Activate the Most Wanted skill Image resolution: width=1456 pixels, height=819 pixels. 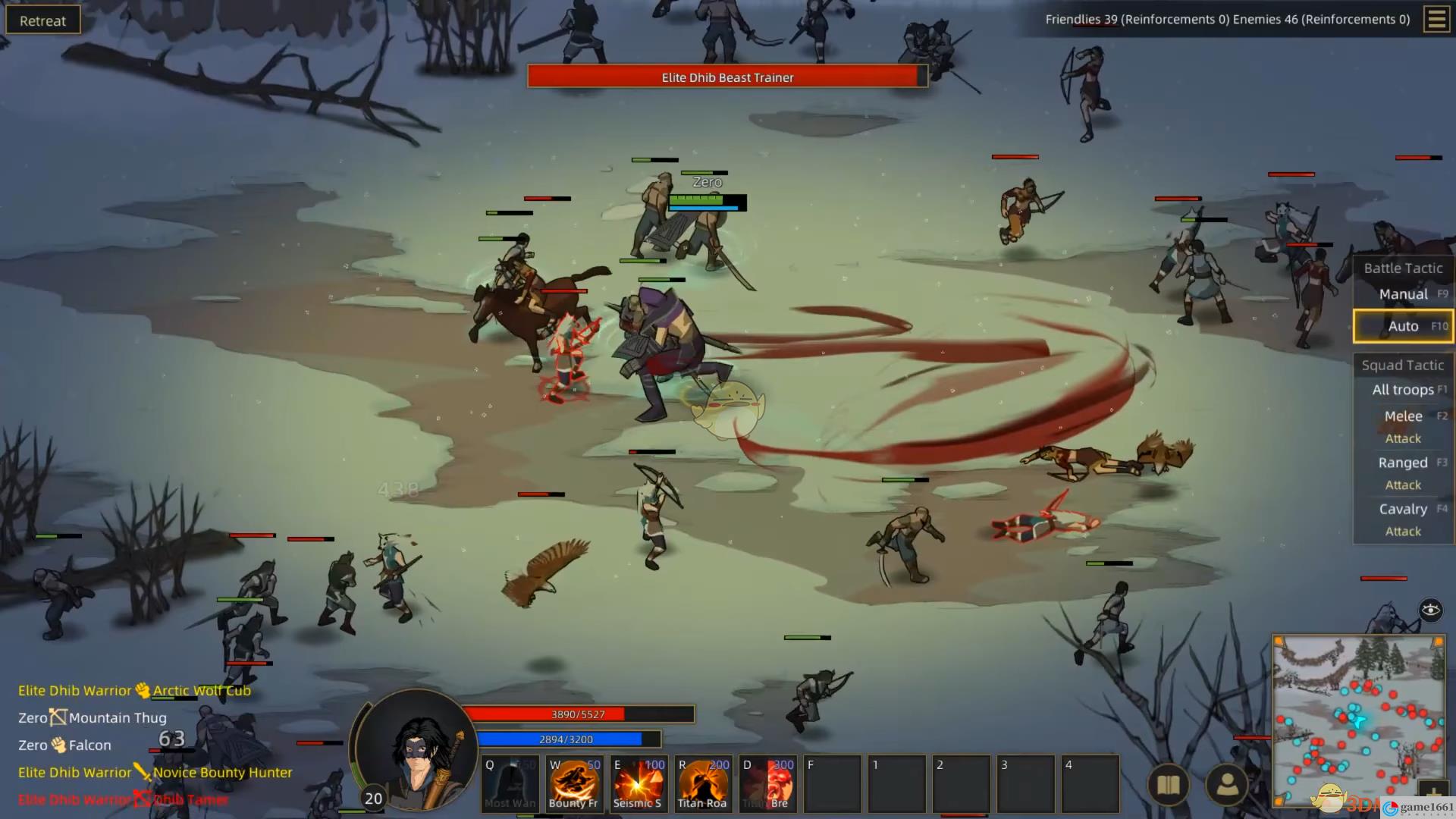[510, 783]
